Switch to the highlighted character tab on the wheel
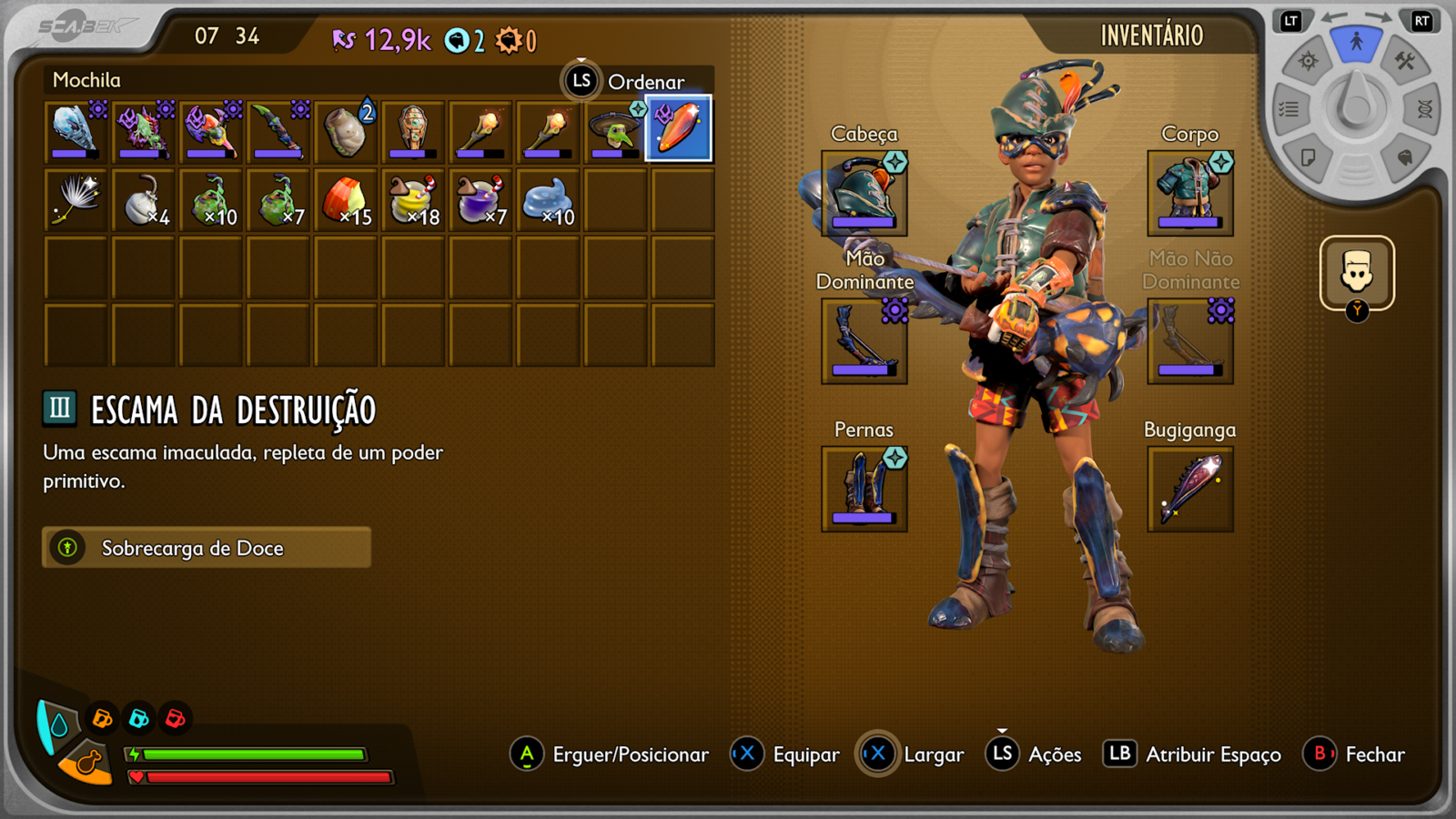1456x819 pixels. (x=1357, y=40)
